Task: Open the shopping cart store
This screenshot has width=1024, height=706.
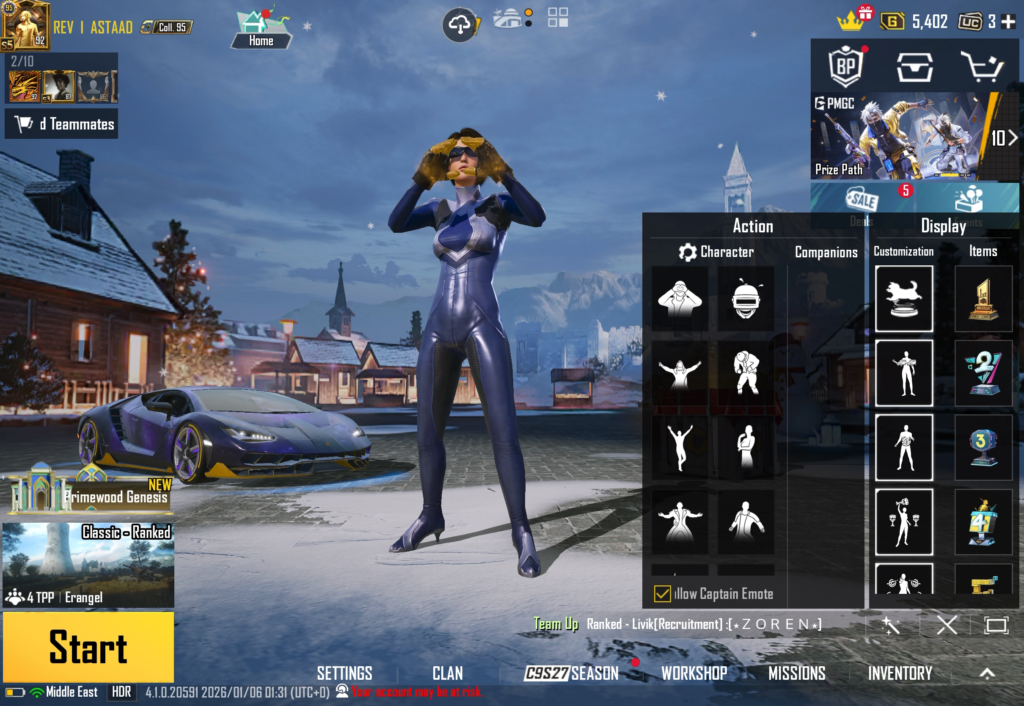Action: click(x=980, y=67)
